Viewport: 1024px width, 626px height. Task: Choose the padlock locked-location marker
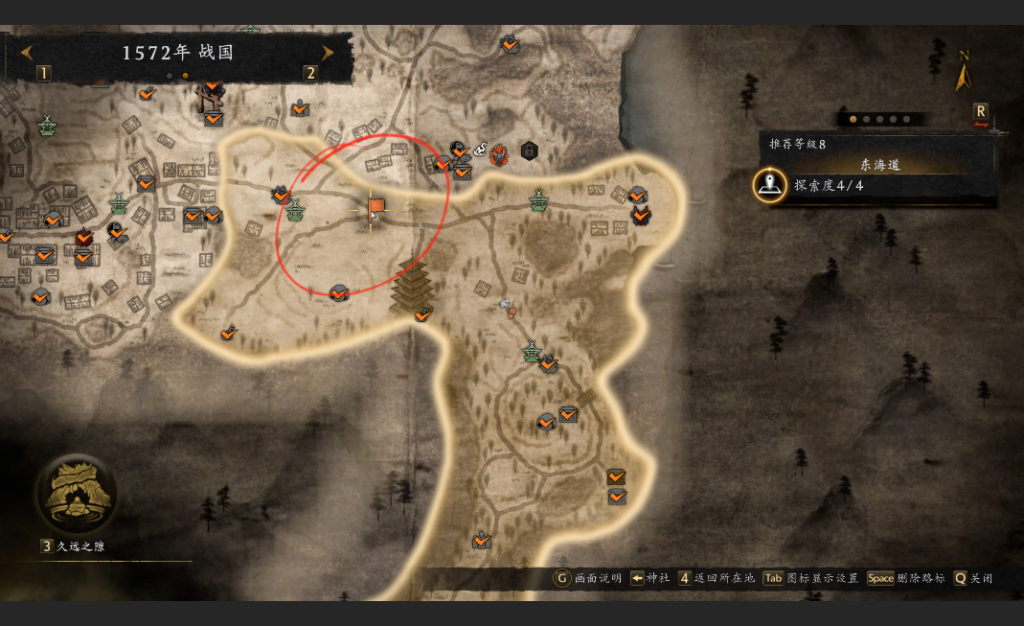(x=529, y=151)
